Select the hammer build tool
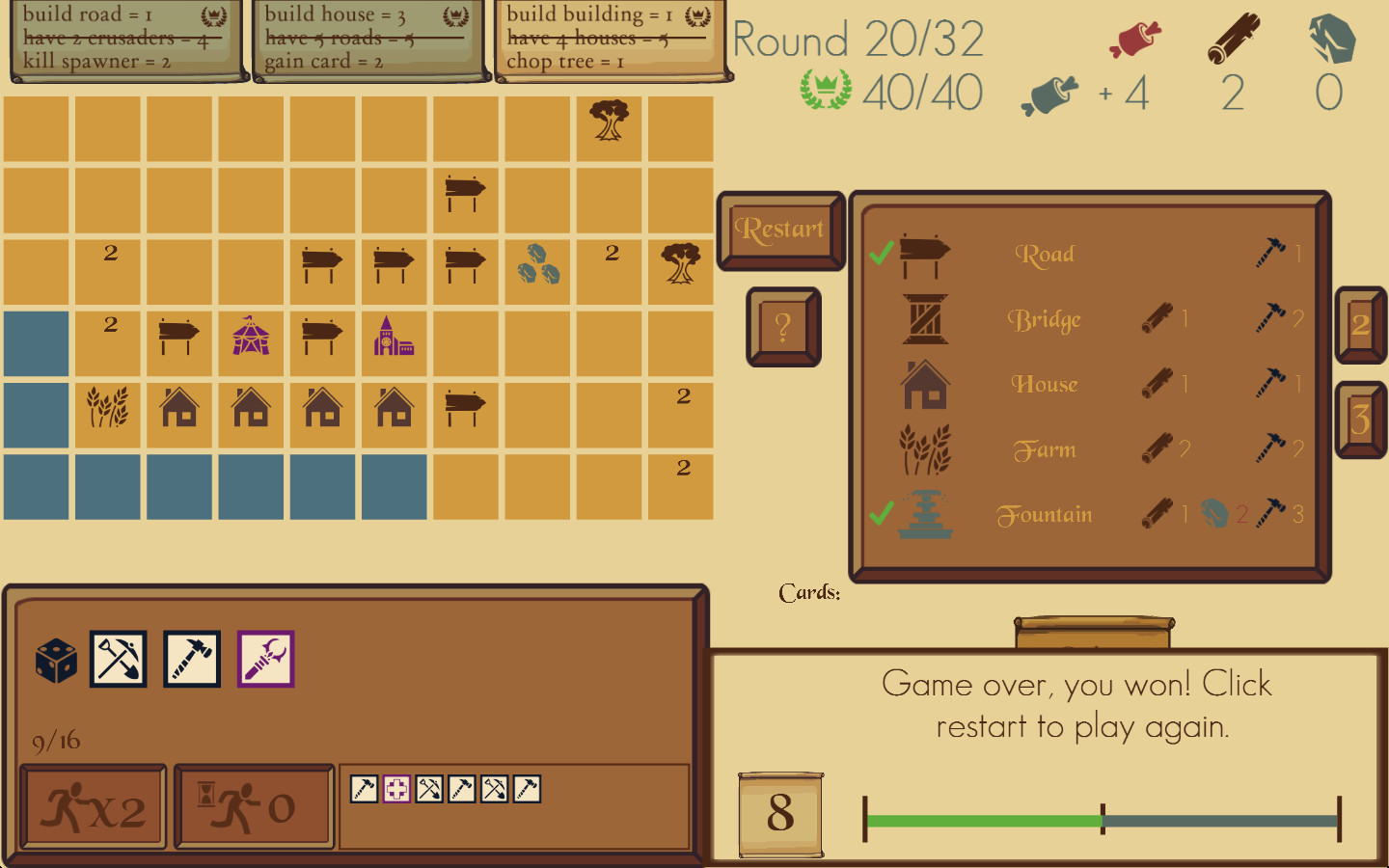Screen dimensions: 1389x868 [191, 660]
